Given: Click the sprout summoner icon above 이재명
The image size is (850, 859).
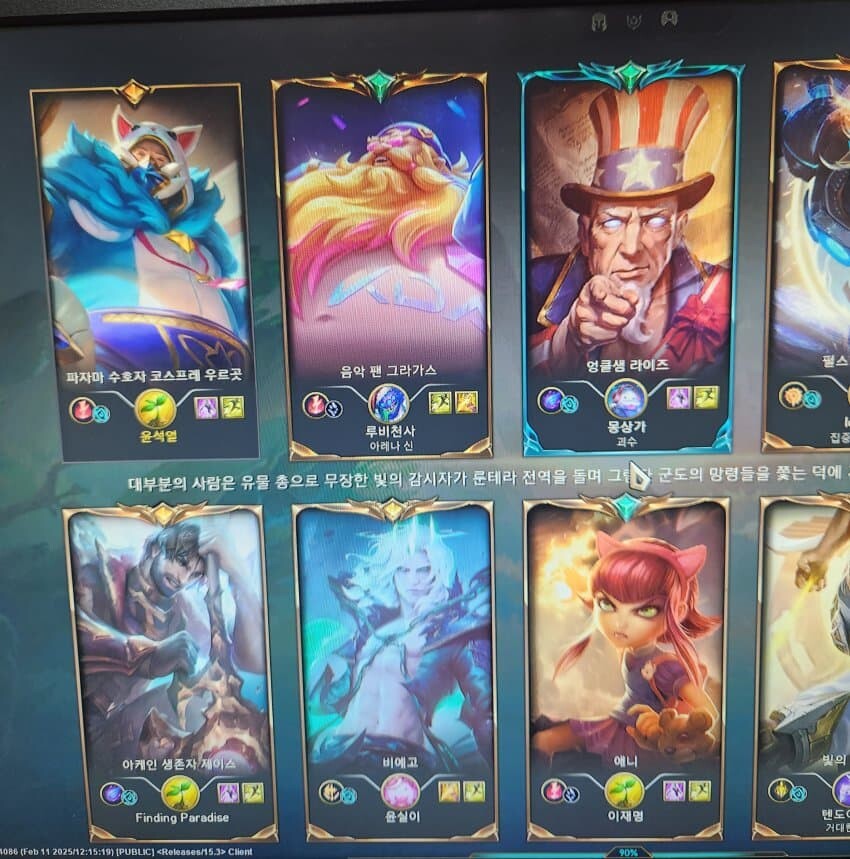Looking at the screenshot, I should coord(624,791).
